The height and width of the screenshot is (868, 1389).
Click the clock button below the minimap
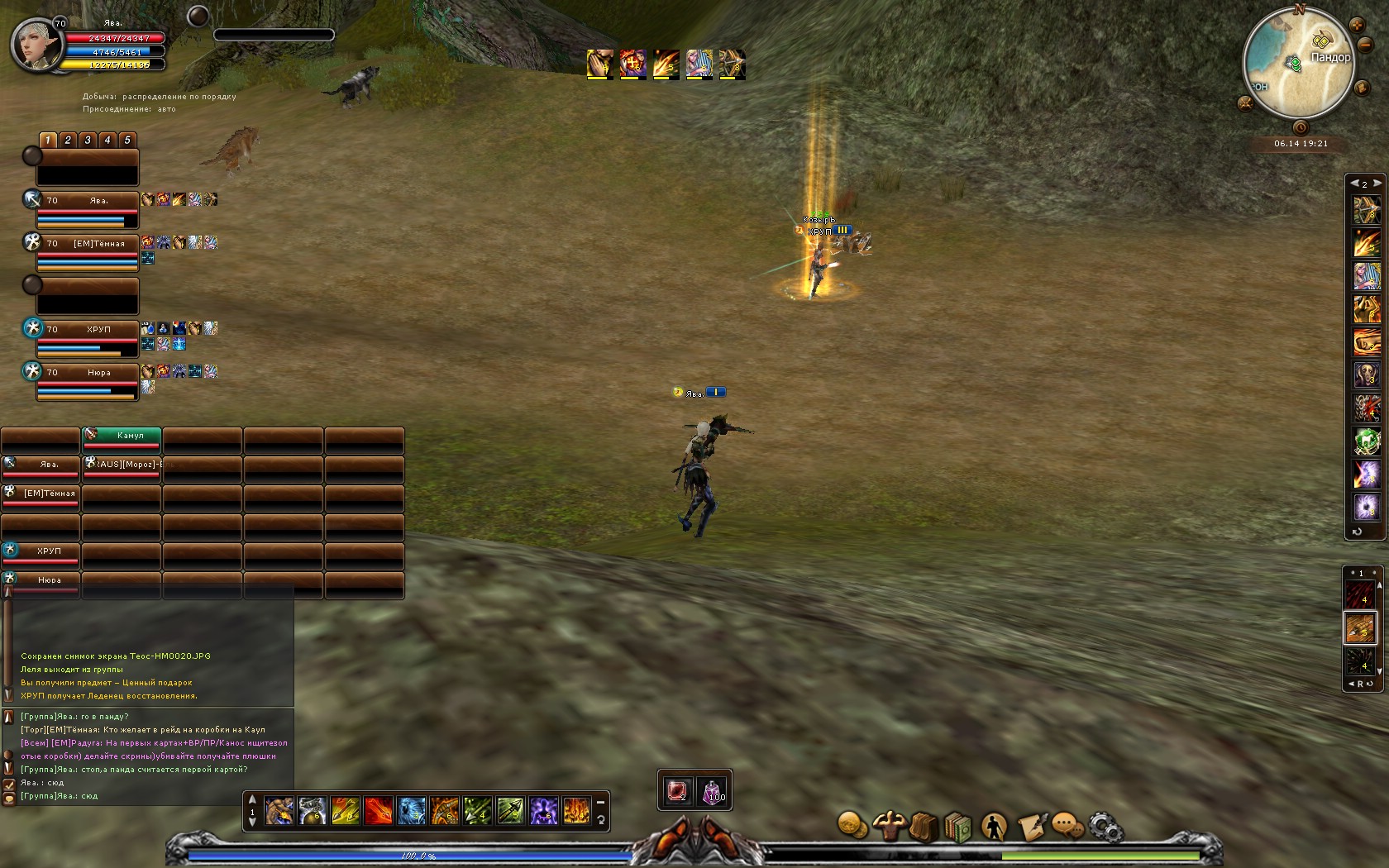1301,127
